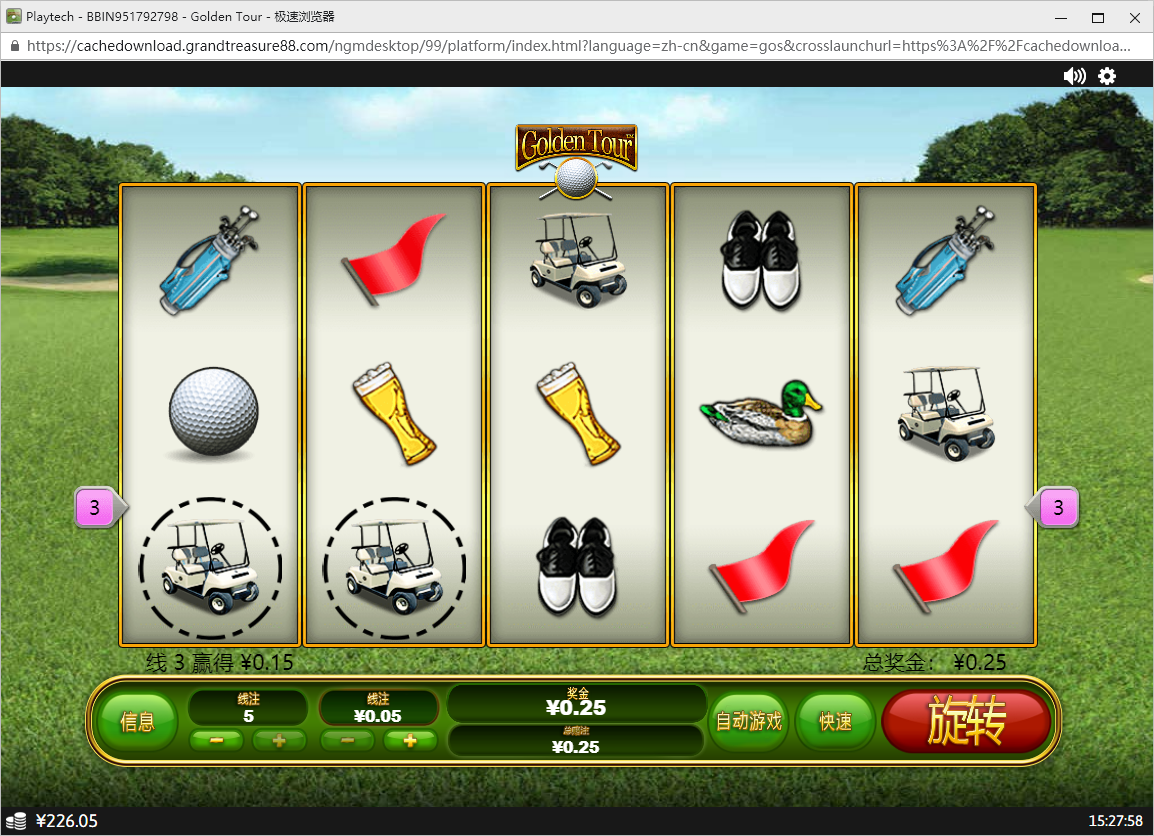Decrease the line count below 5
The height and width of the screenshot is (836, 1154).
pos(216,741)
